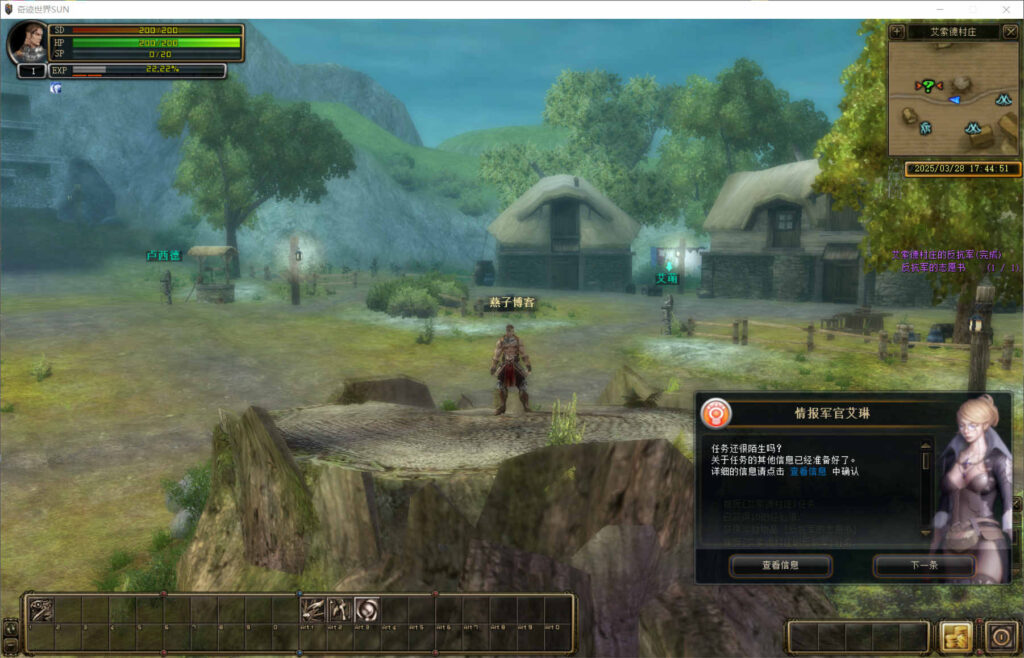The width and height of the screenshot is (1024, 658).
Task: Click the 查看信息 button in the dialogue
Action: (780, 566)
